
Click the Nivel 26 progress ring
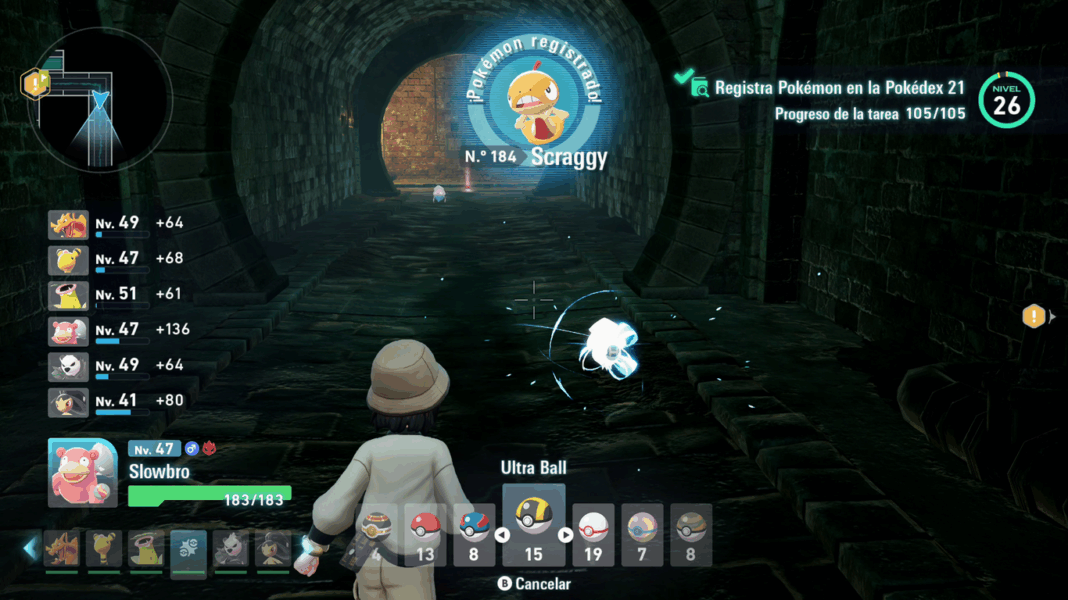click(x=1007, y=100)
